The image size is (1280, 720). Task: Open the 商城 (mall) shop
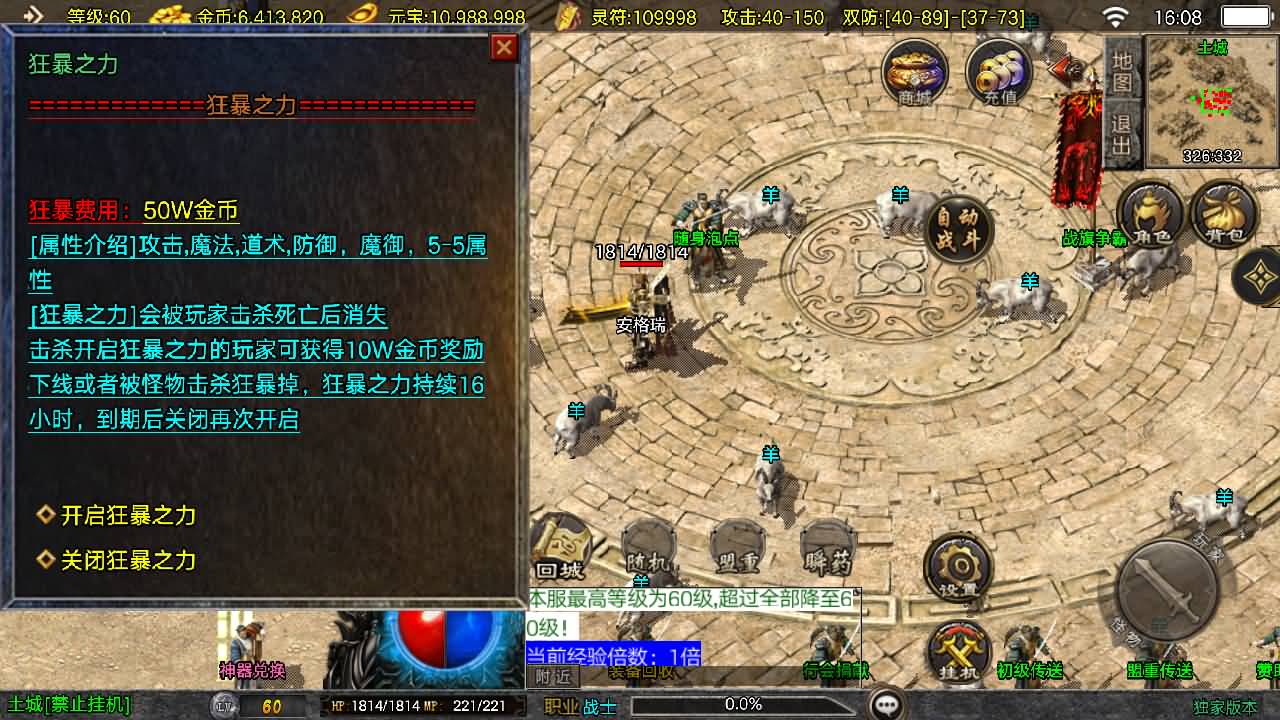(913, 73)
